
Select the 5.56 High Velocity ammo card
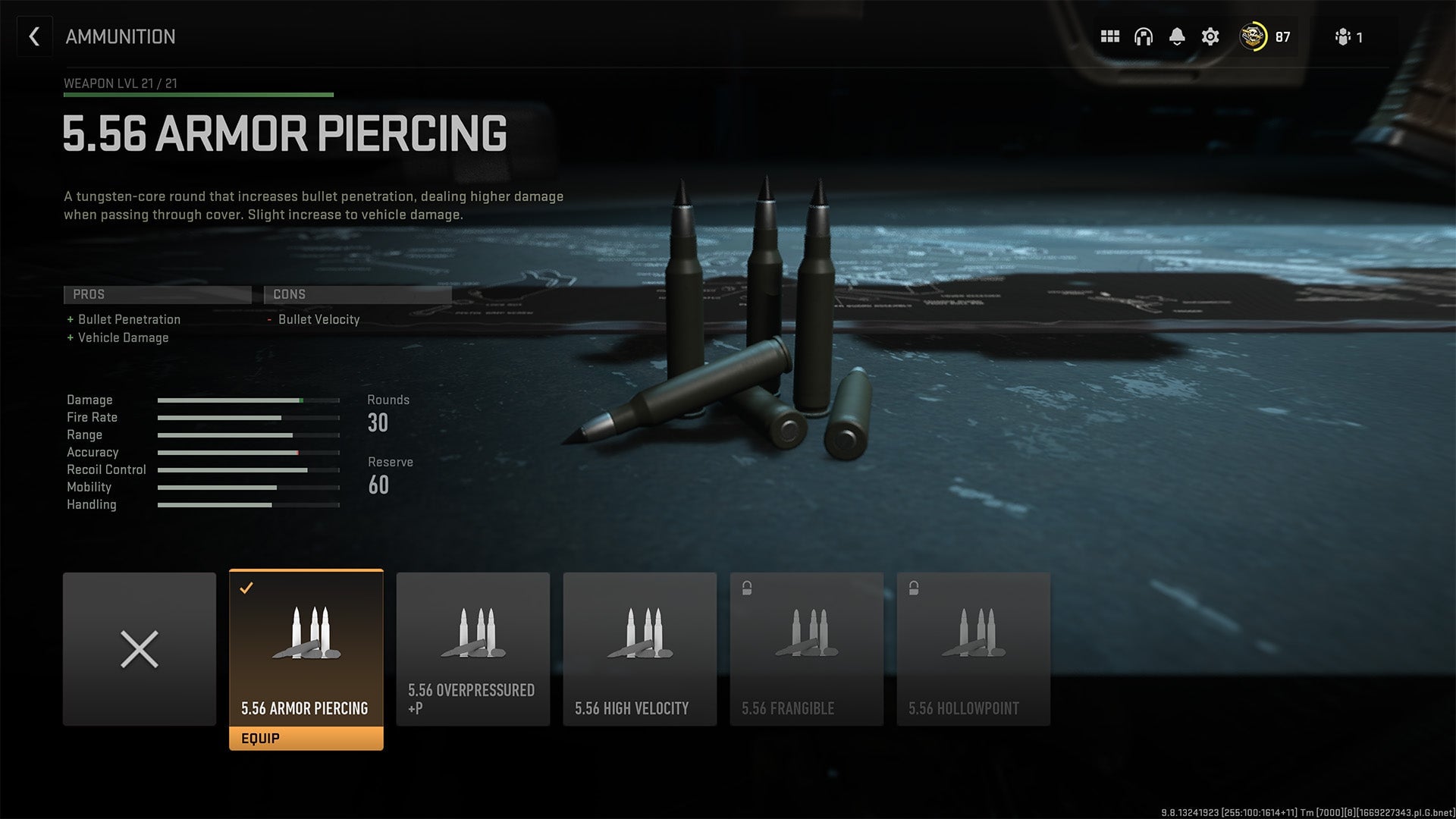(639, 648)
